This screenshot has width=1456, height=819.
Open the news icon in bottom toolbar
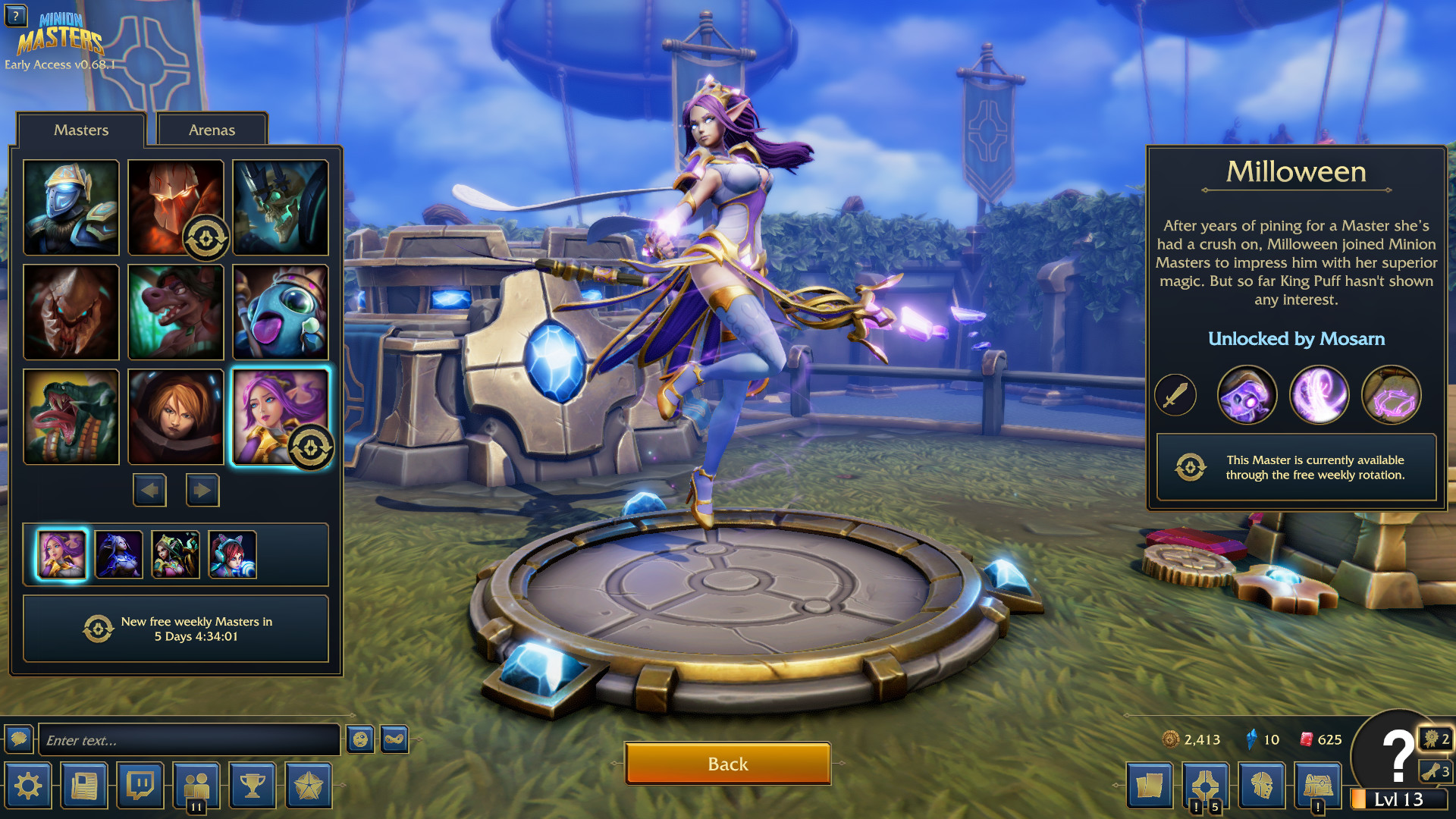tap(84, 786)
